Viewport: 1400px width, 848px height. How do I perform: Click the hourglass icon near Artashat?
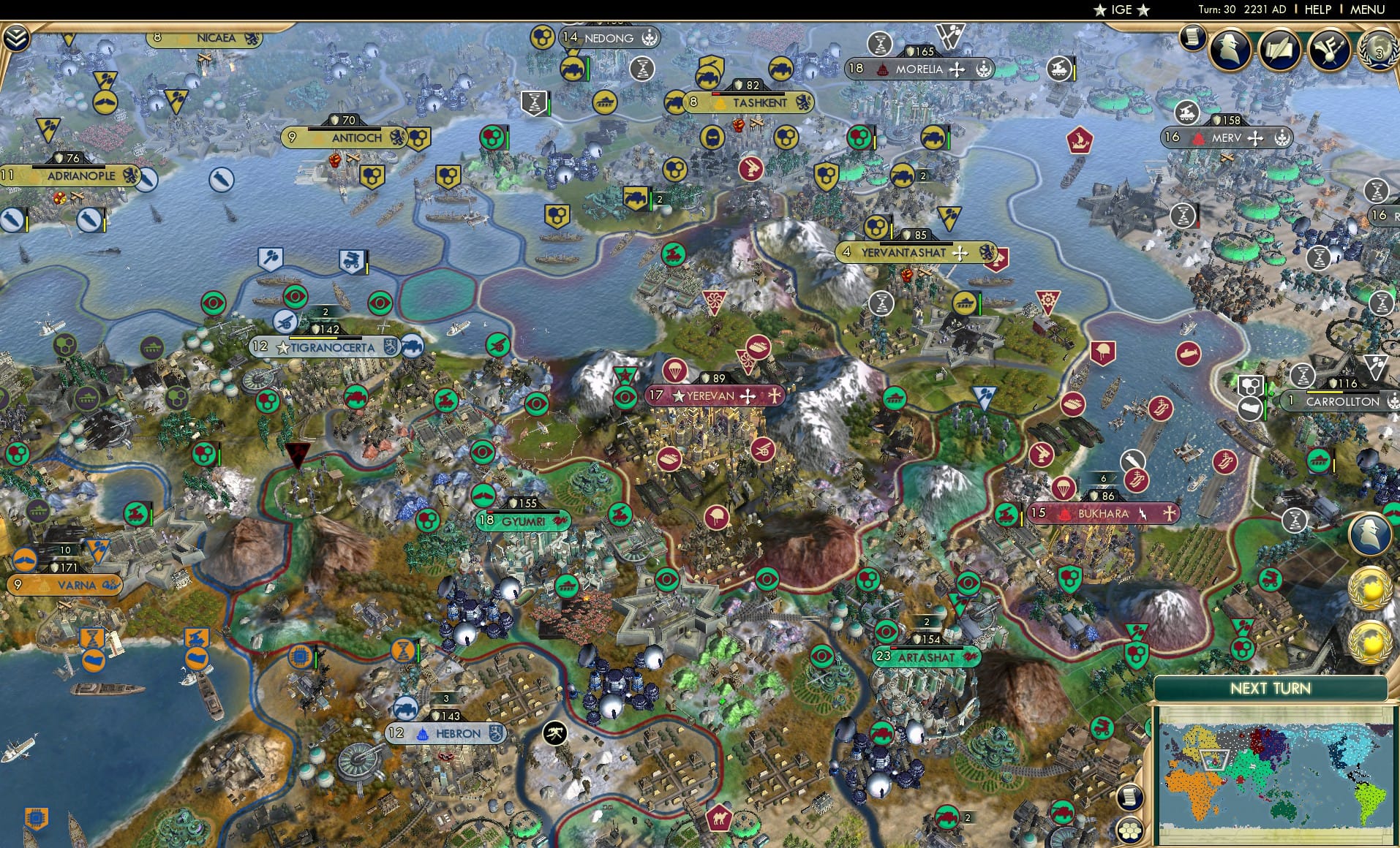pyautogui.click(x=1295, y=519)
